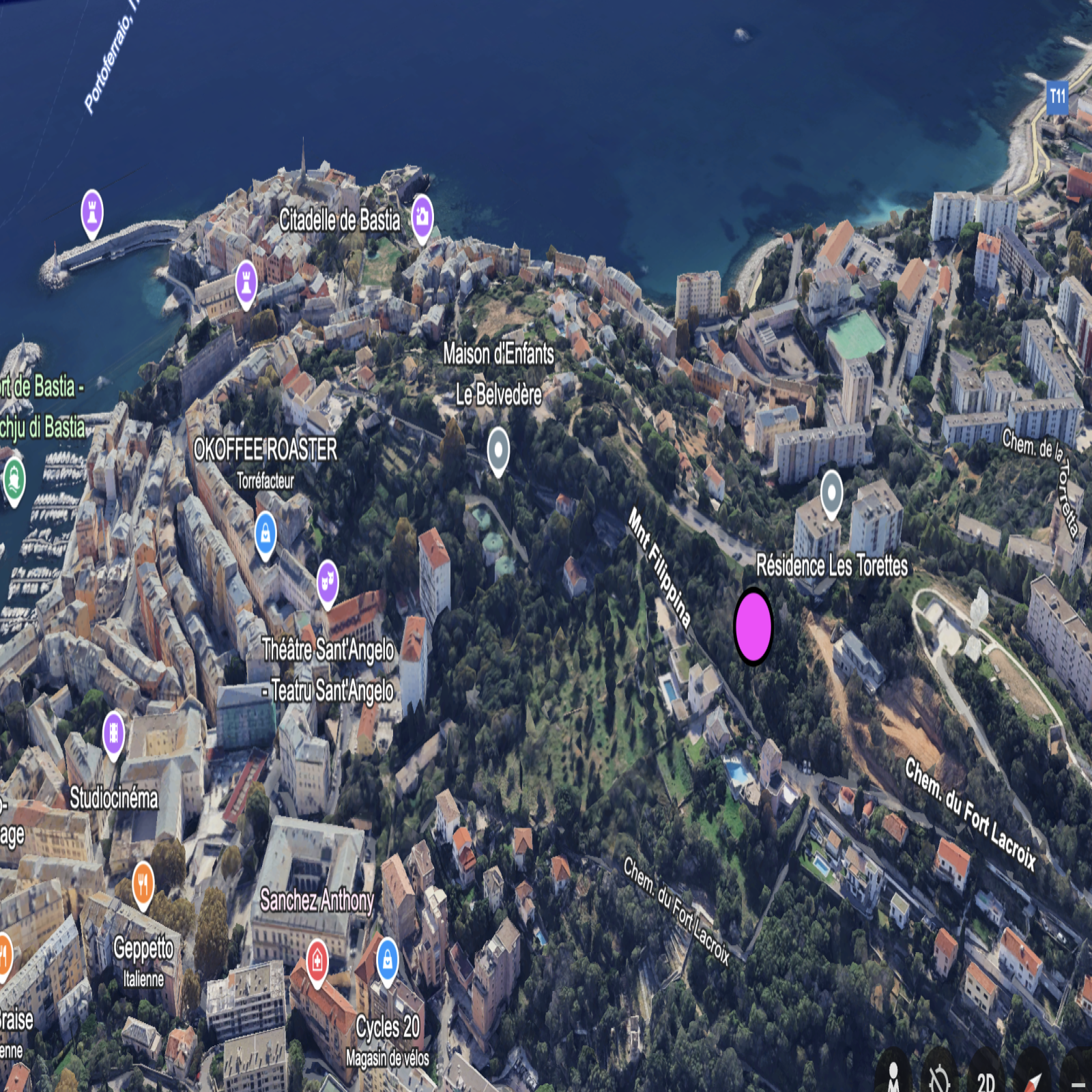Screen dimensions: 1092x1092
Task: Reset orientation with the red compass needle
Action: pyautogui.click(x=1033, y=1080)
